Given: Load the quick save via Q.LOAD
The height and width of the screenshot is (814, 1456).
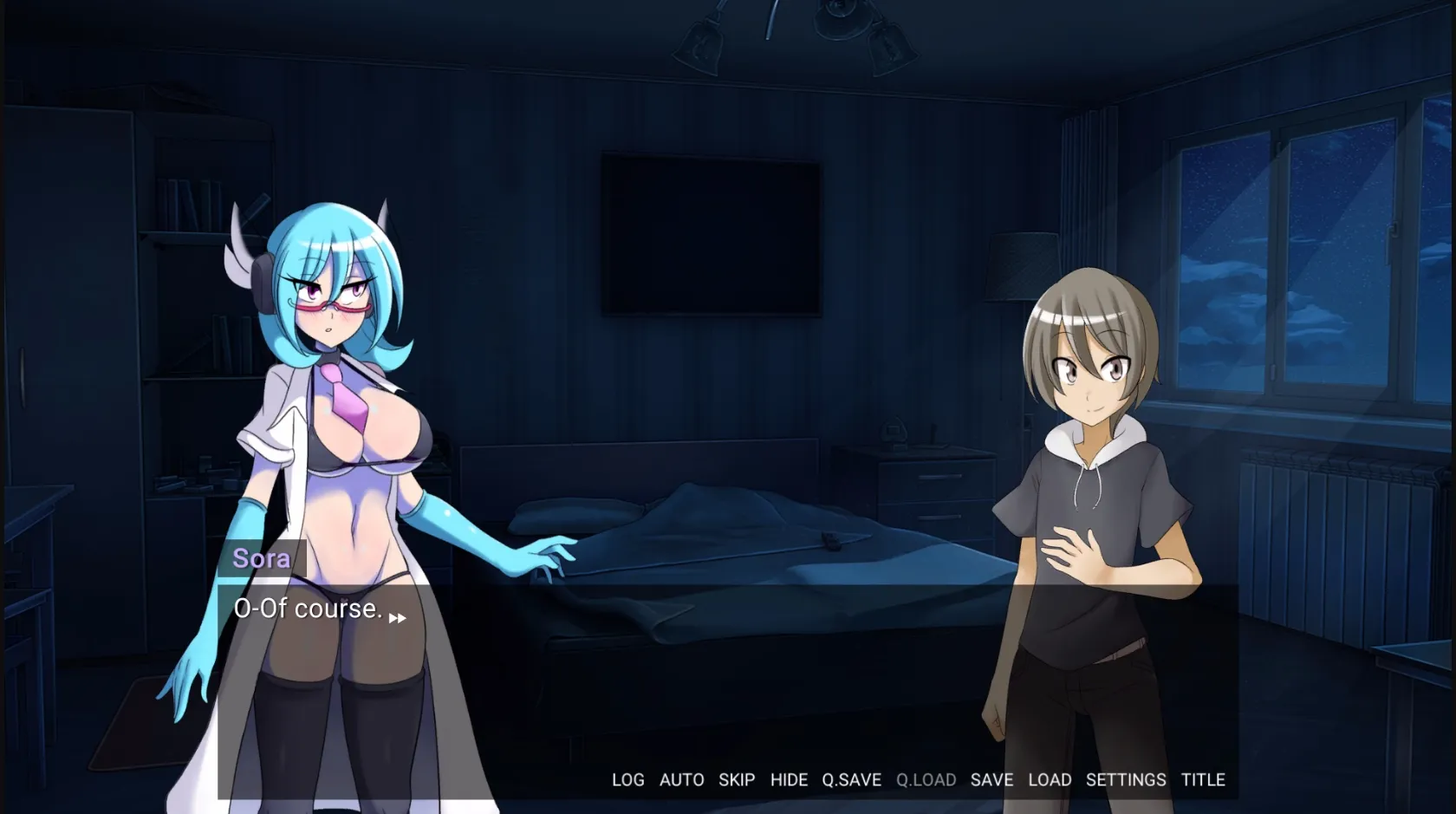Looking at the screenshot, I should pos(926,779).
